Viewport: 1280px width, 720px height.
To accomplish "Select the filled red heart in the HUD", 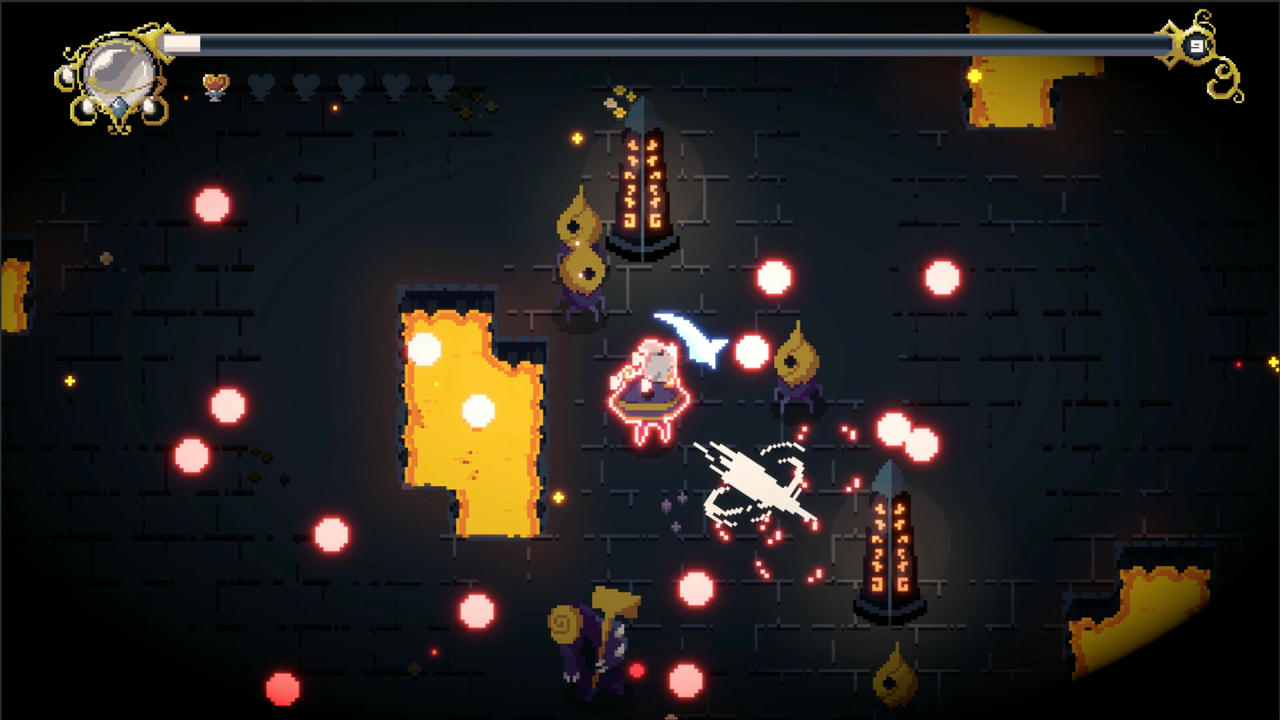I will coord(216,85).
